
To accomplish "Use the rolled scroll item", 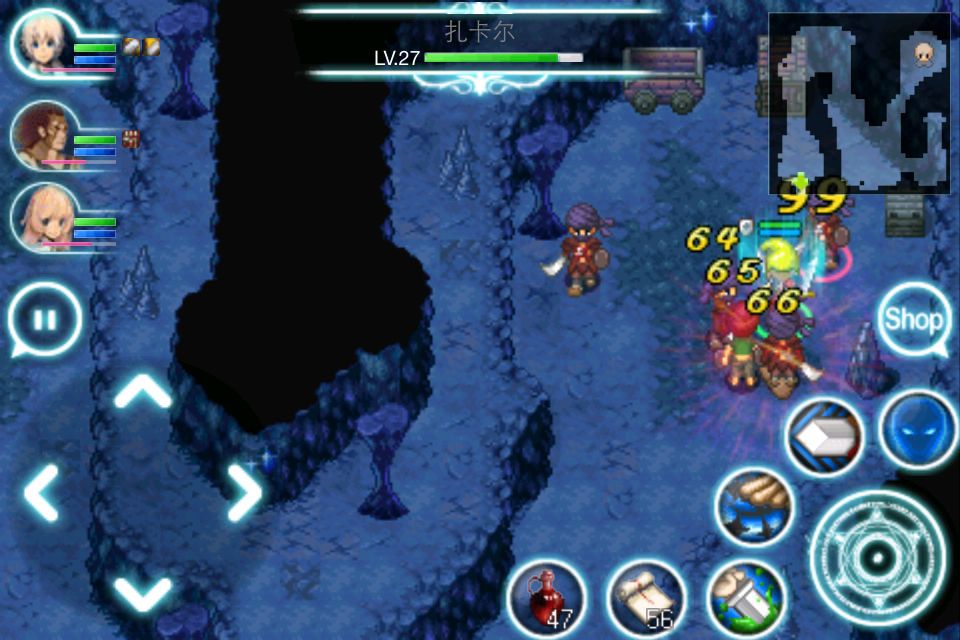I will pyautogui.click(x=646, y=598).
